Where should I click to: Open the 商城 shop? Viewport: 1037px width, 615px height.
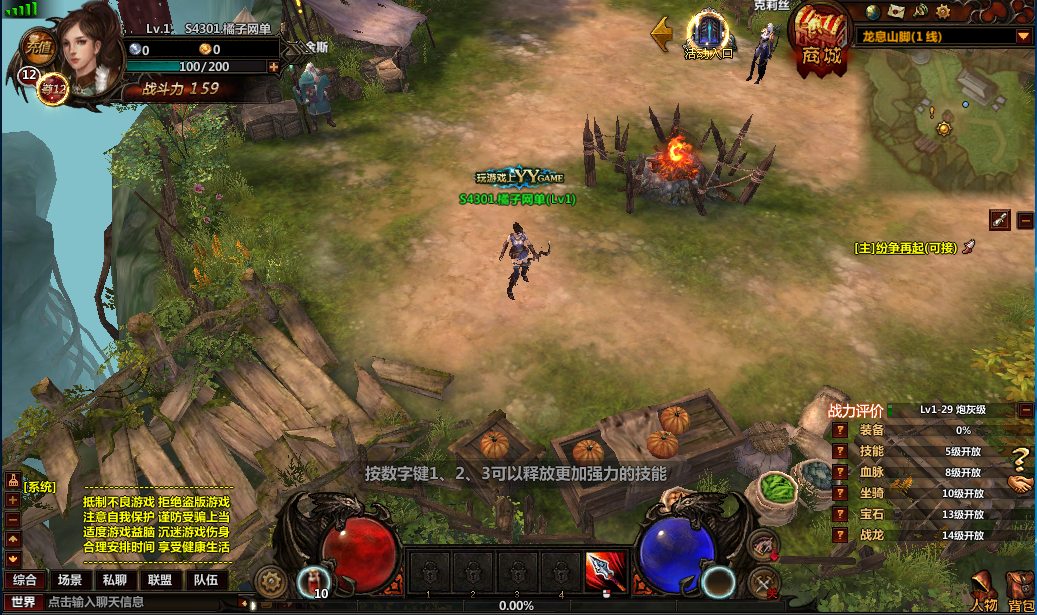820,37
